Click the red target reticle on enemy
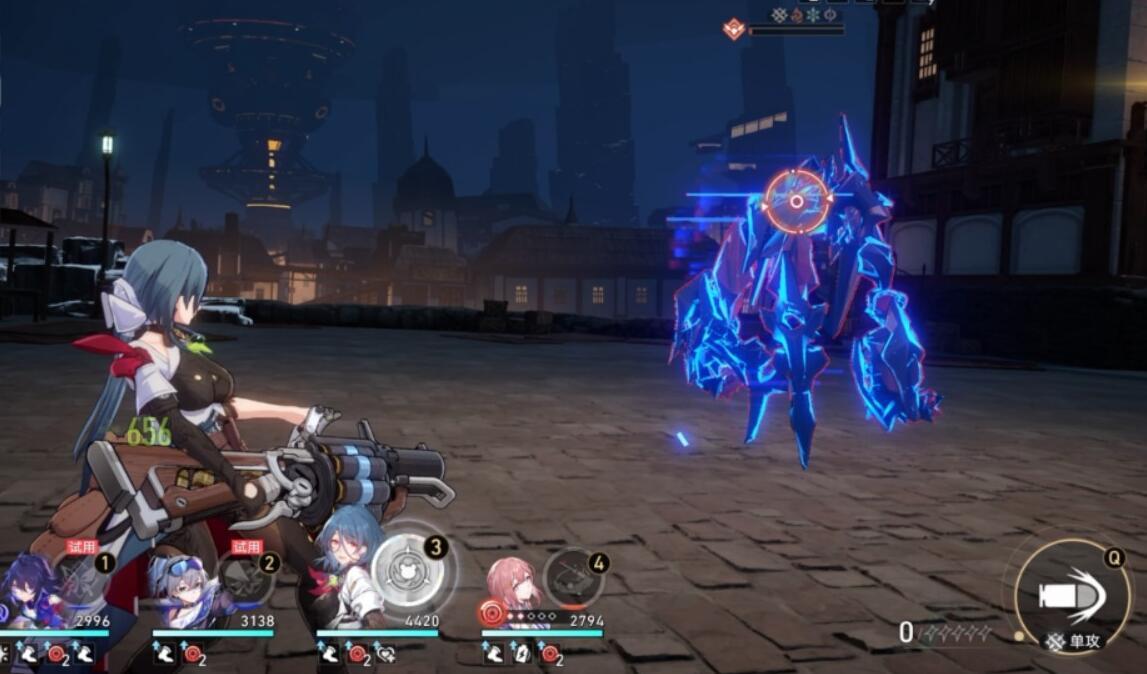Image resolution: width=1147 pixels, height=674 pixels. click(796, 201)
